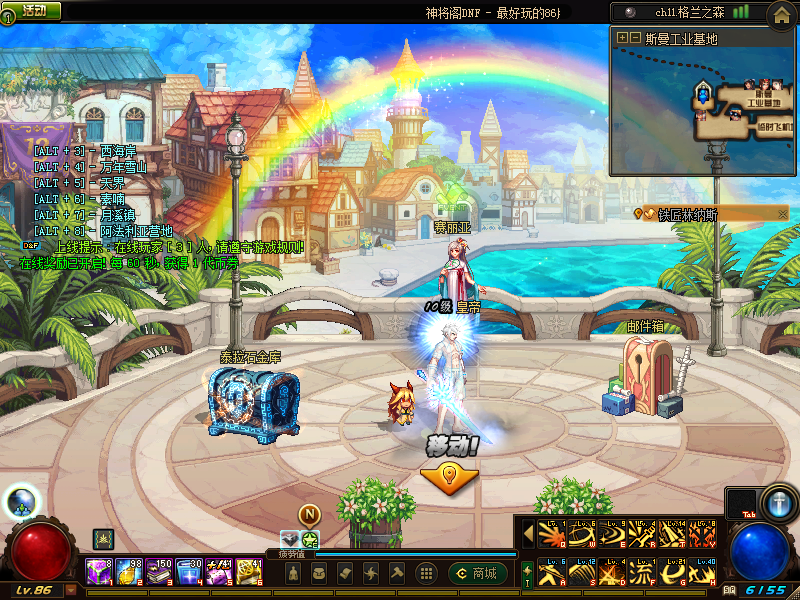The image size is (800, 600).
Task: Click the Tab skill-swap slot
Action: pos(740,503)
